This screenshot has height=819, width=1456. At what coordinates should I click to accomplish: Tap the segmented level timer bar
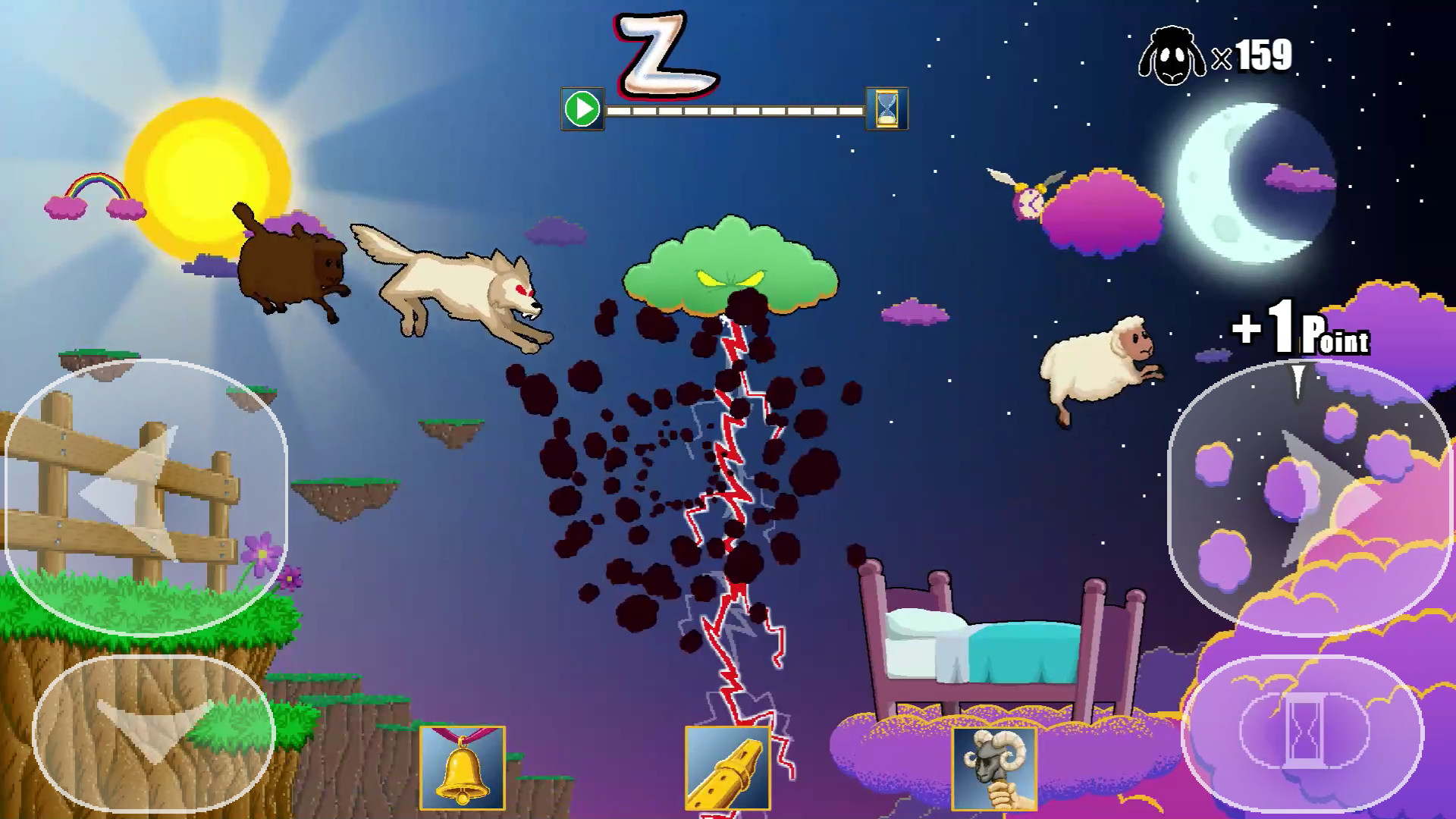click(736, 112)
